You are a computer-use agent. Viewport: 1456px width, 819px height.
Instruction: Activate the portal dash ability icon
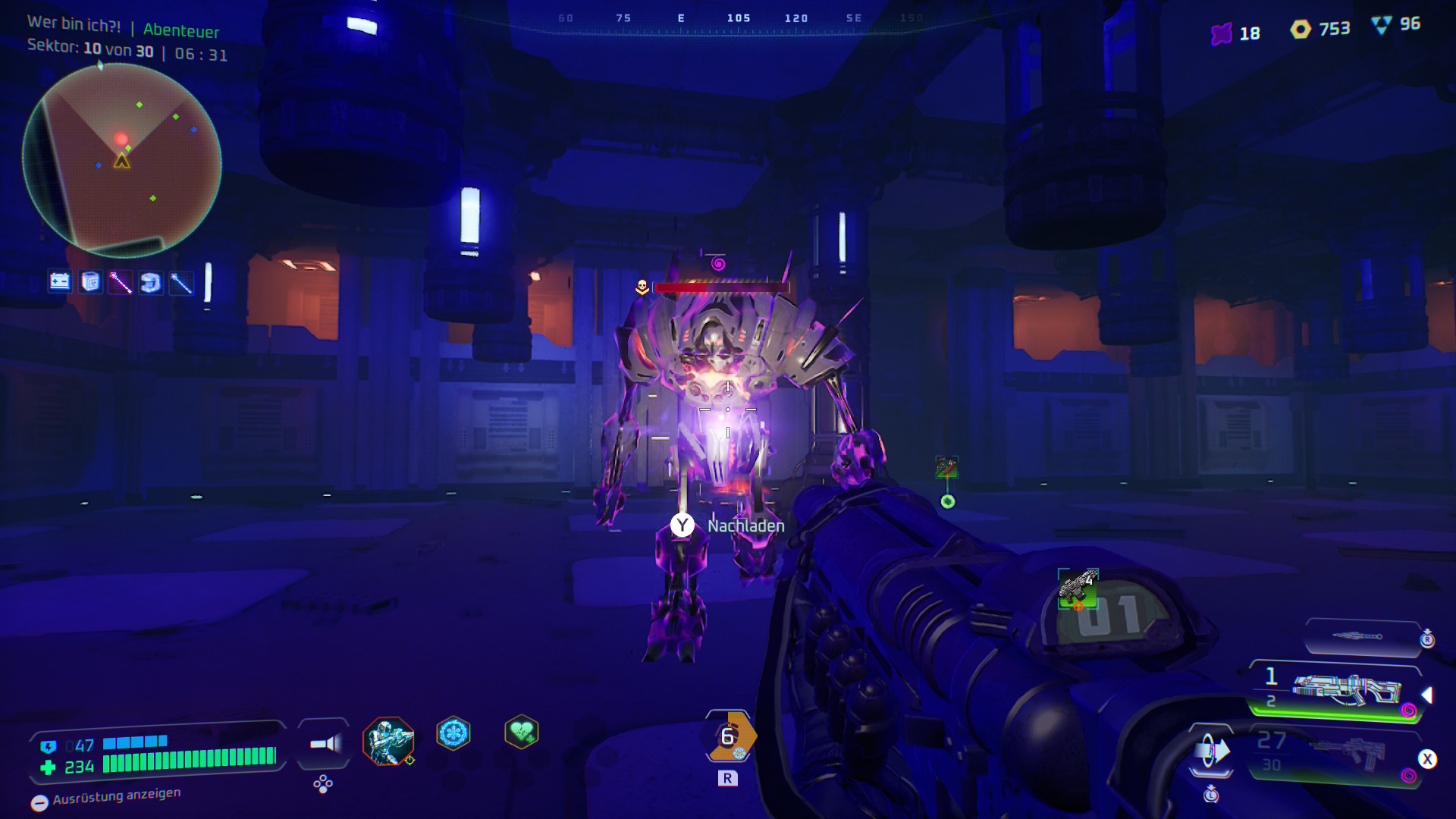[1211, 752]
